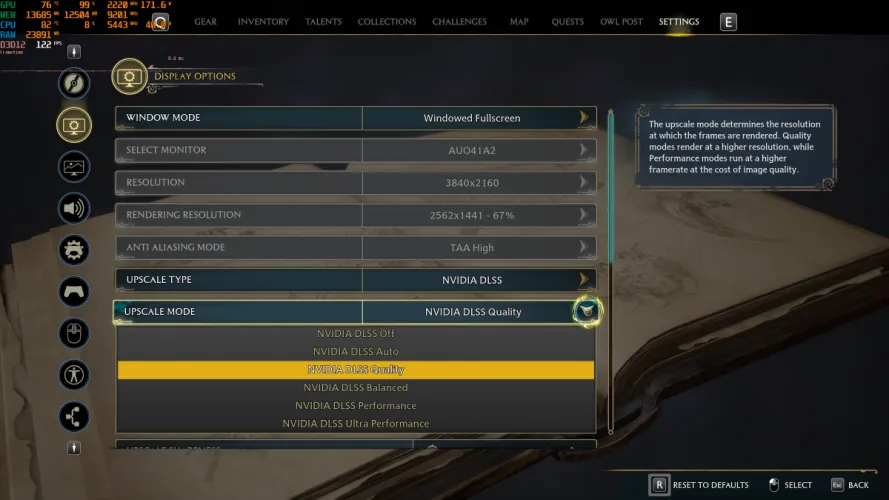This screenshot has height=500, width=889.
Task: Select the NVIDIA DLSS Auto option
Action: coord(356,351)
